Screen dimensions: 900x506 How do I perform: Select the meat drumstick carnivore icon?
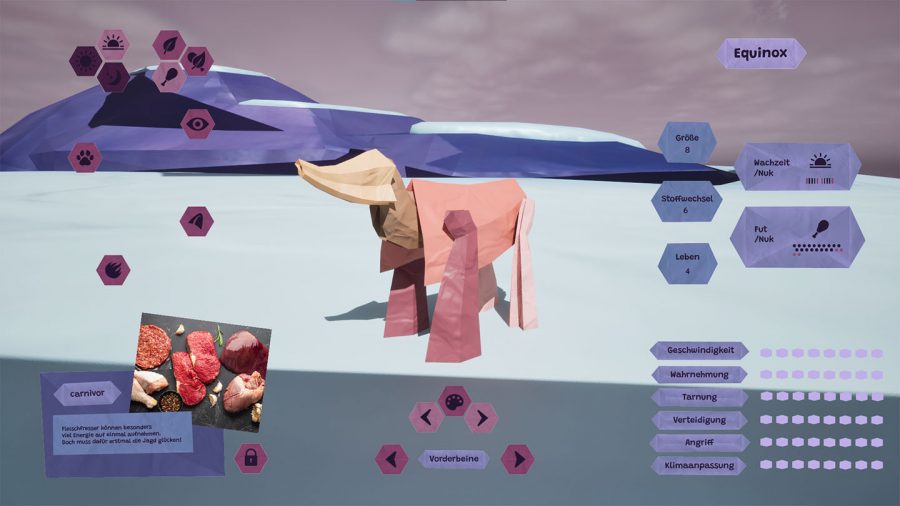[169, 77]
